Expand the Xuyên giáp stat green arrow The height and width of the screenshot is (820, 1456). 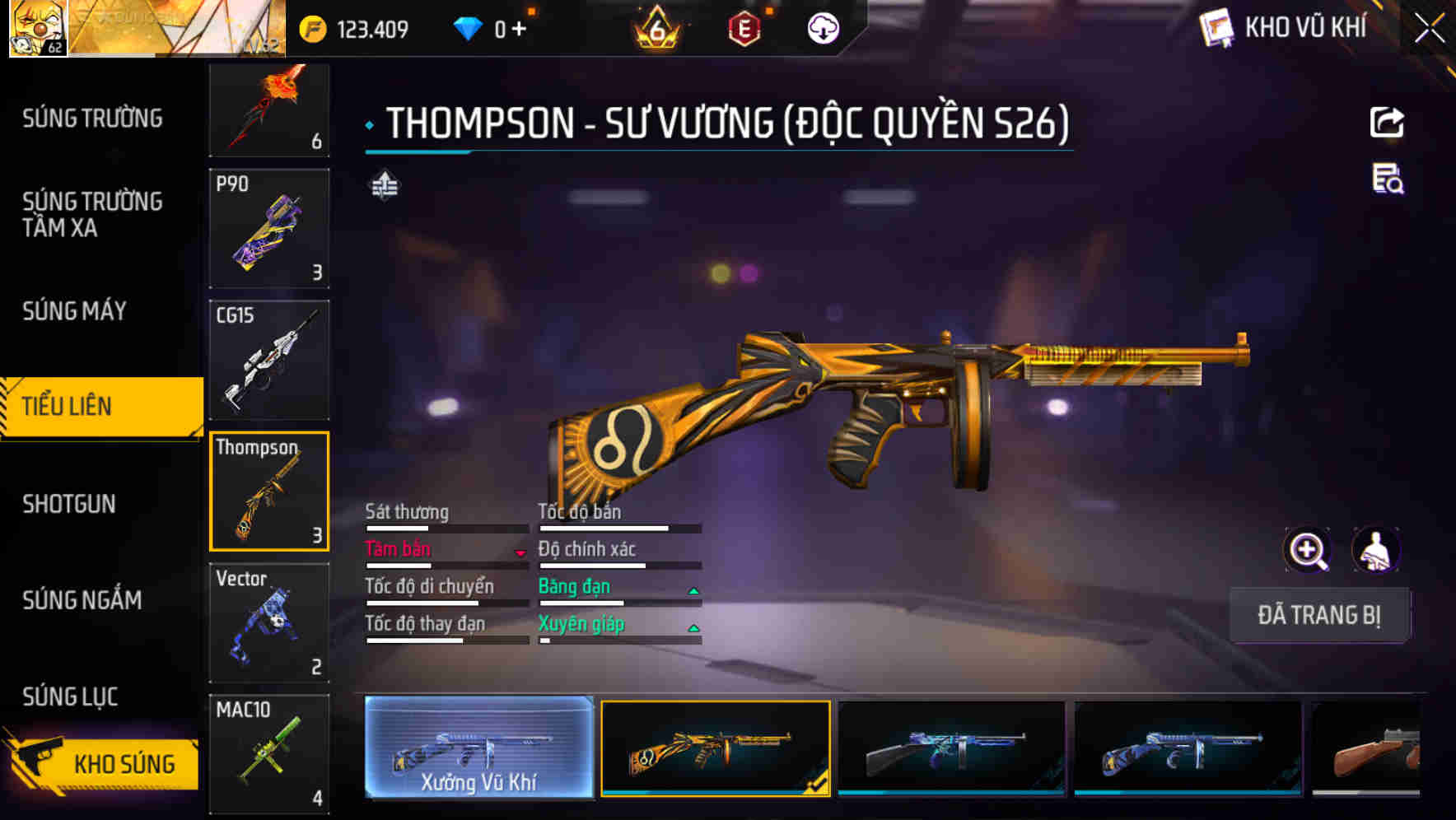coord(694,627)
